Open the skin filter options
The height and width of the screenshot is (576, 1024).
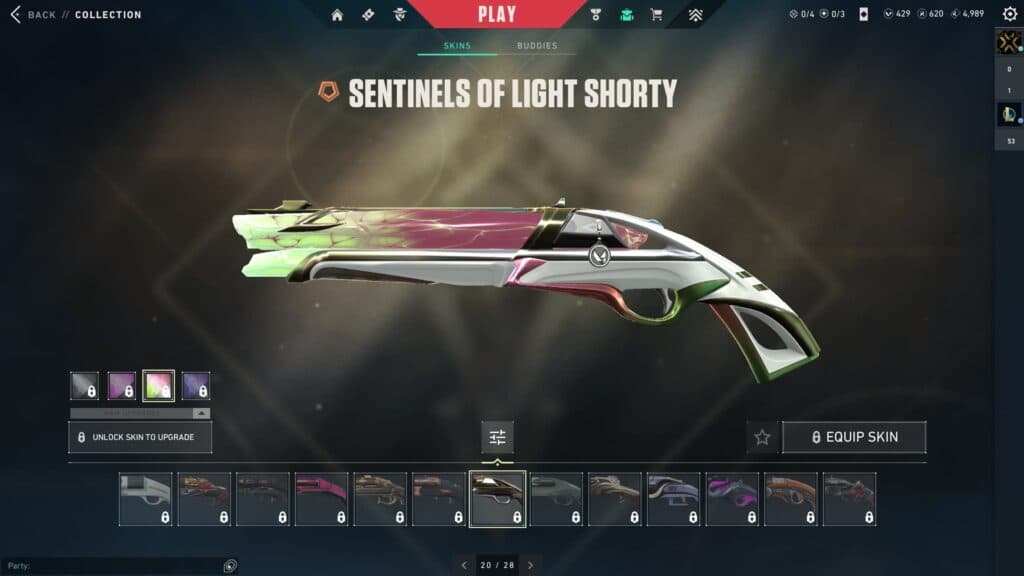497,437
